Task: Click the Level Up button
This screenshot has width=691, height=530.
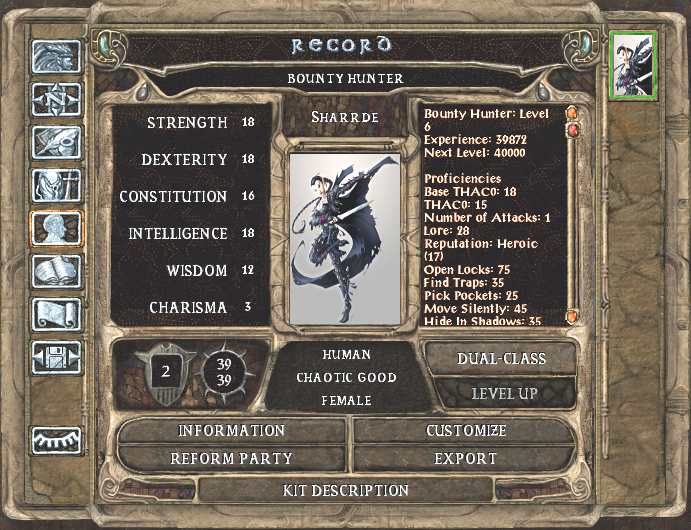Action: (505, 393)
